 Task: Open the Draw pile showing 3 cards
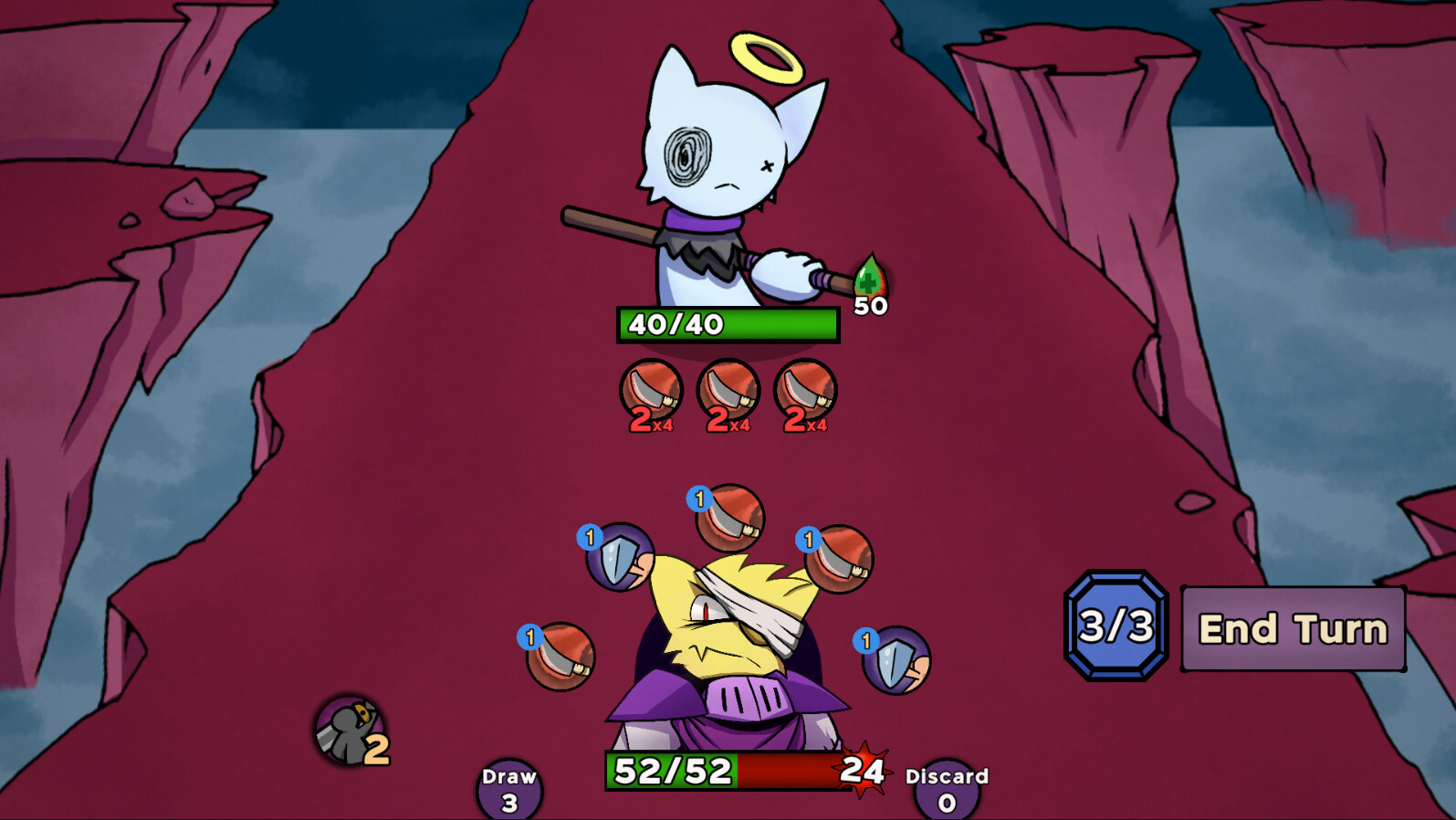[x=511, y=787]
